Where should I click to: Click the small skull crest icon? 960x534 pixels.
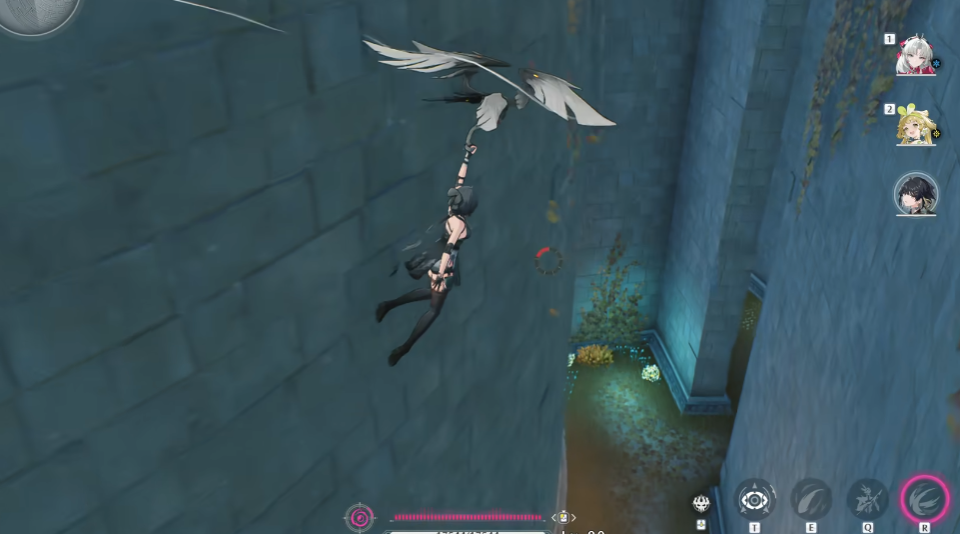pos(701,503)
